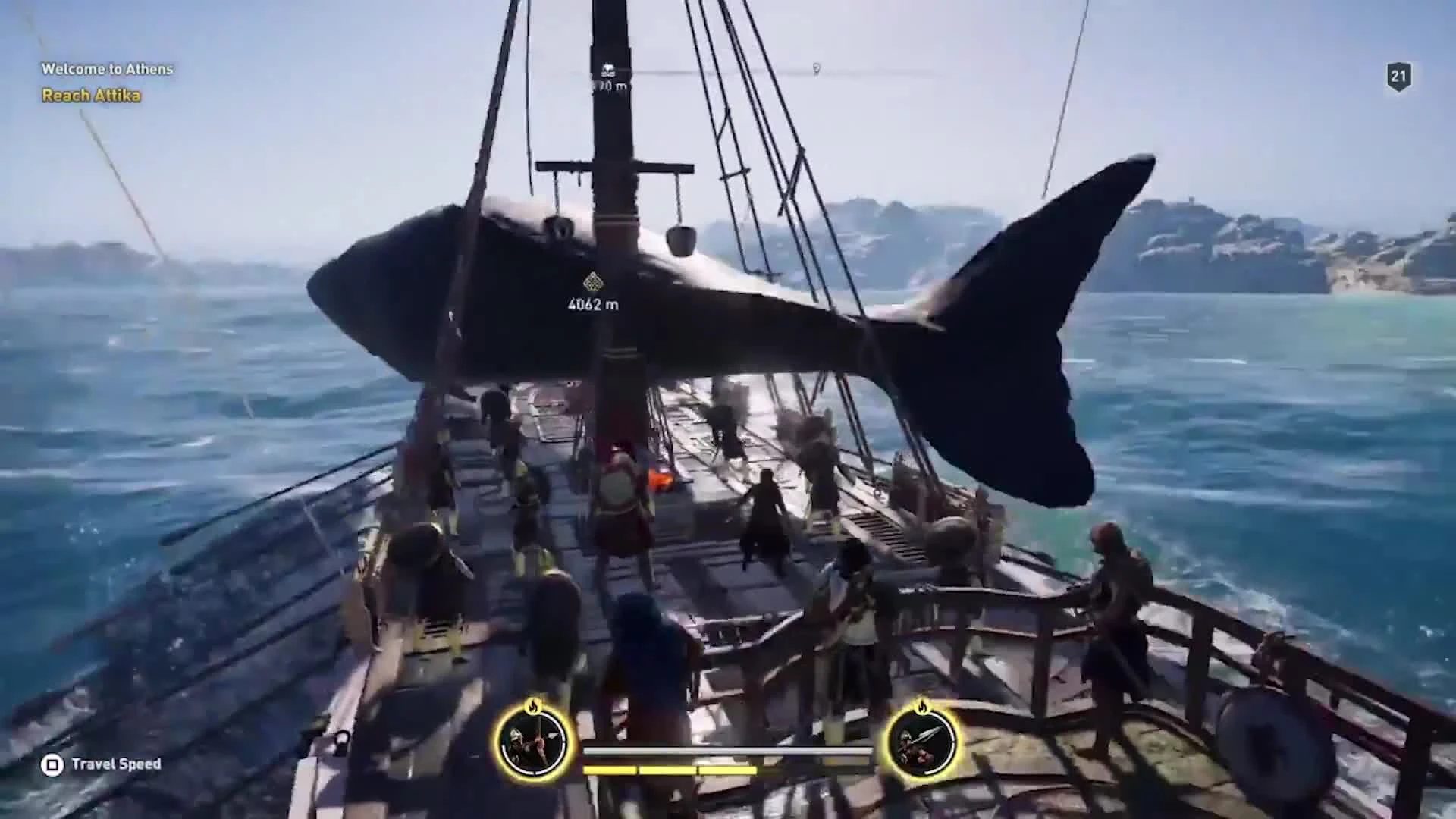
Task: Click the small waypoint marker on the horizon
Action: point(817,68)
